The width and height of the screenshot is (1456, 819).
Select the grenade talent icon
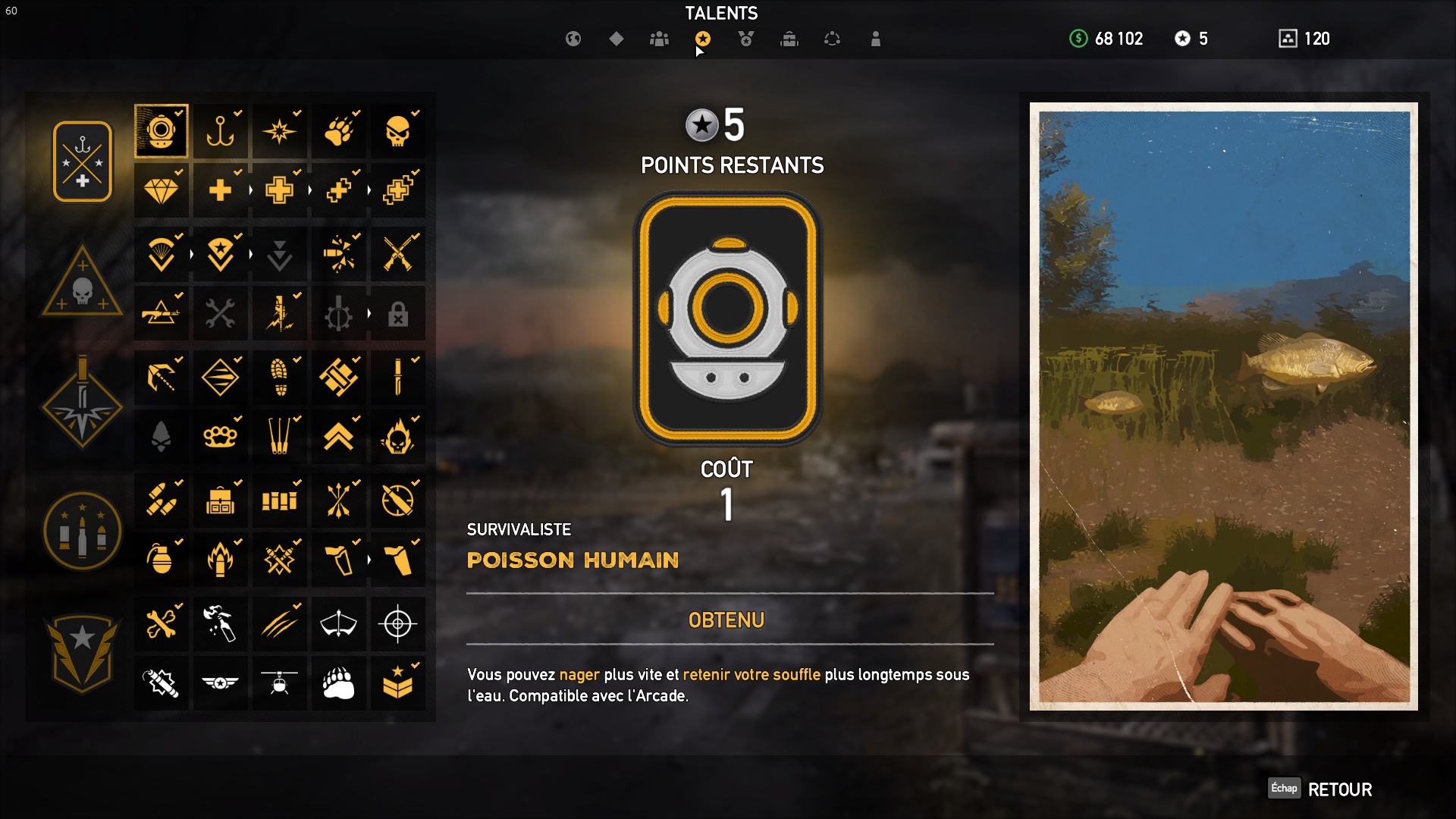[161, 560]
